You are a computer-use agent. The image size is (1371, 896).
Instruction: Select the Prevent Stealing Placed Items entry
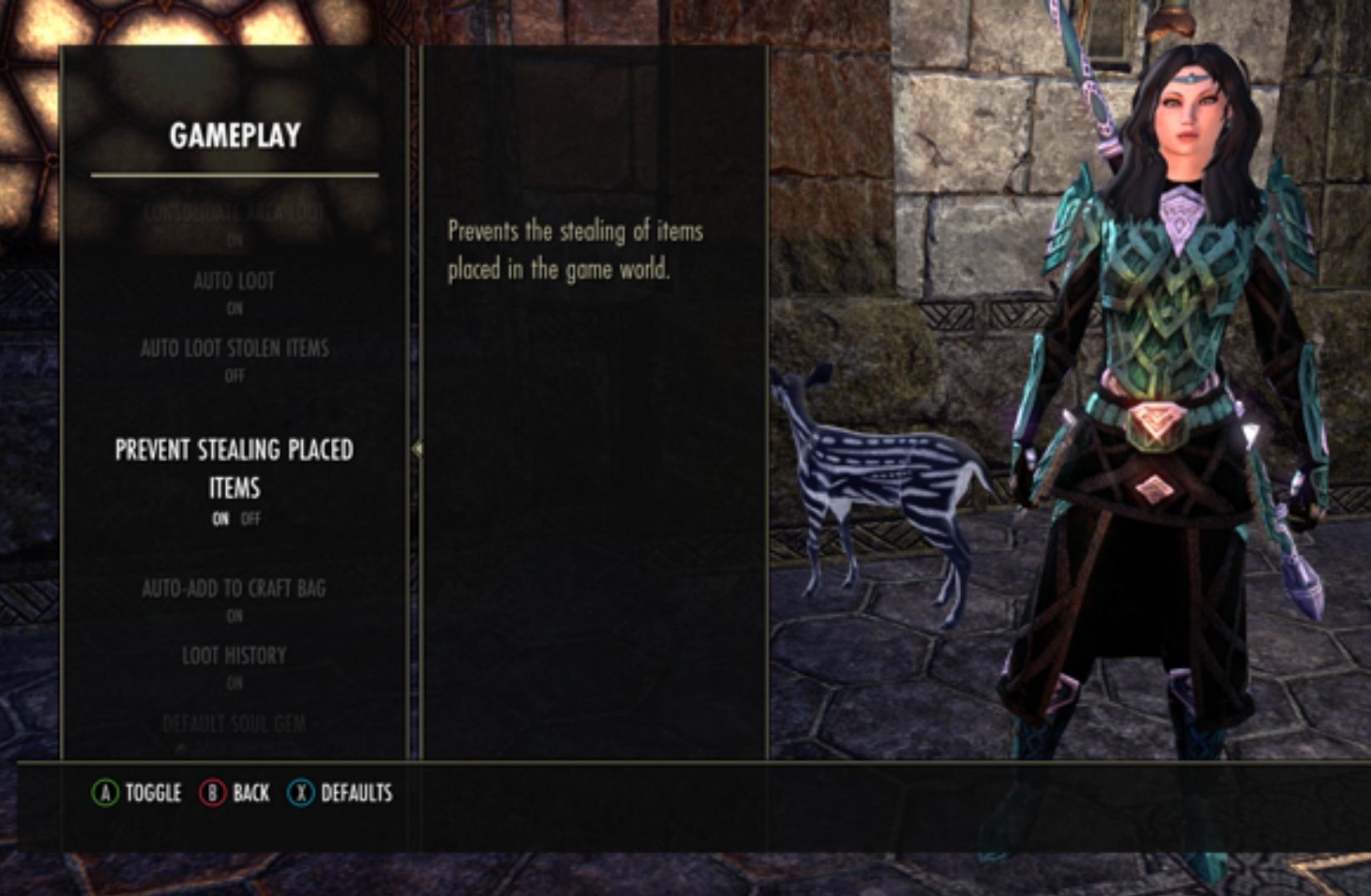(x=234, y=470)
